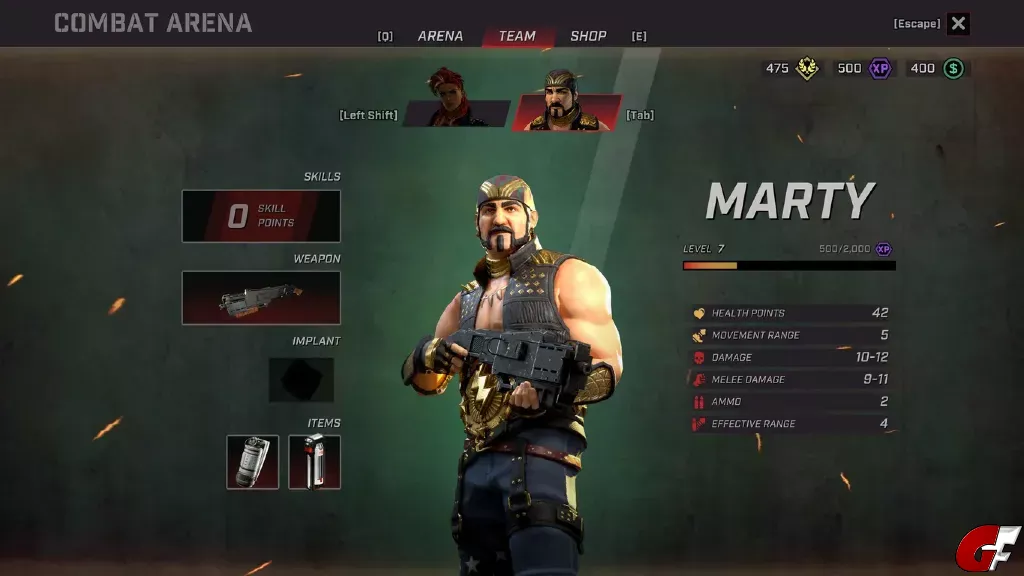Open the Skill Points panel
The height and width of the screenshot is (576, 1024).
pyautogui.click(x=261, y=216)
